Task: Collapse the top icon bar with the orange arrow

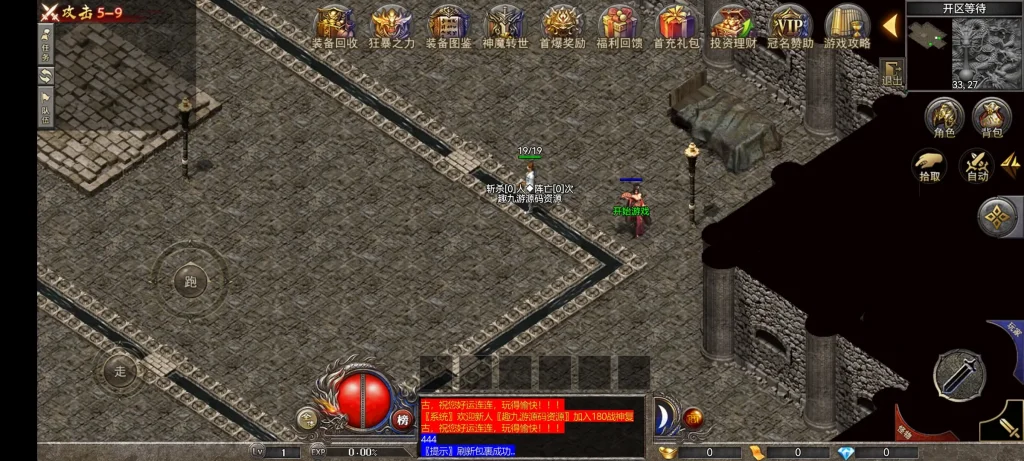Action: [x=889, y=25]
